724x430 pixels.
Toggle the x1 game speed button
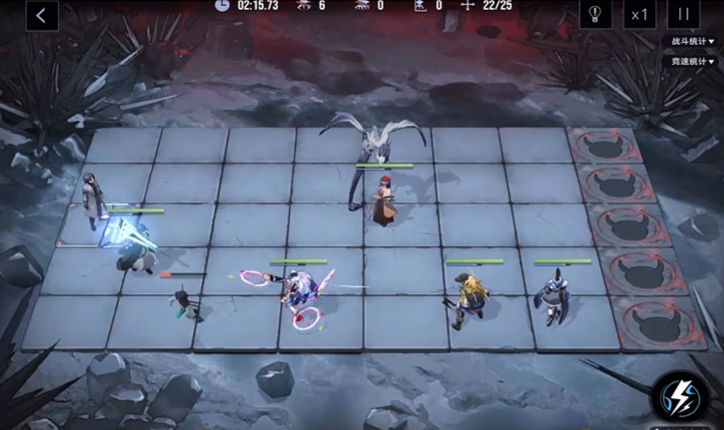pos(640,14)
